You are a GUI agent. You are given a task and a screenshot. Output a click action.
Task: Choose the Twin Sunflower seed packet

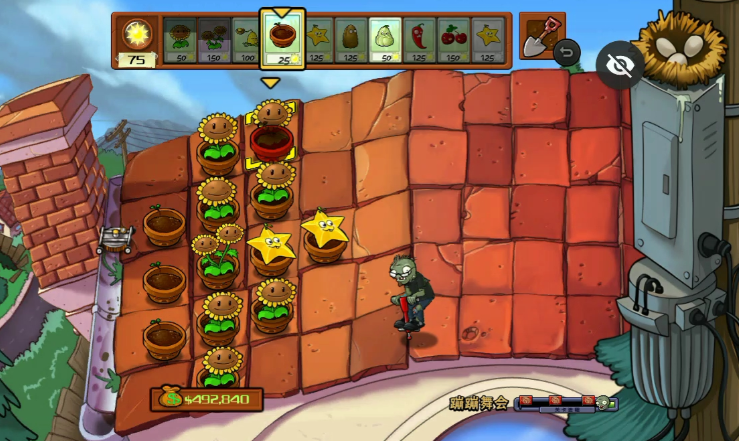coord(213,42)
